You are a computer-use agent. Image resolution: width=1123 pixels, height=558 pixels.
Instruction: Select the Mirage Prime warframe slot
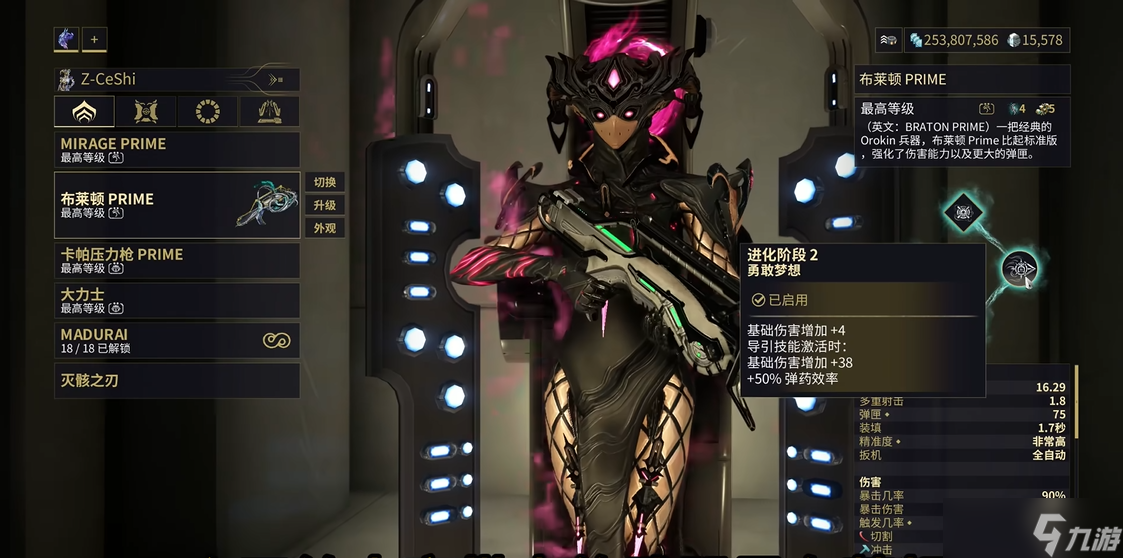click(176, 150)
